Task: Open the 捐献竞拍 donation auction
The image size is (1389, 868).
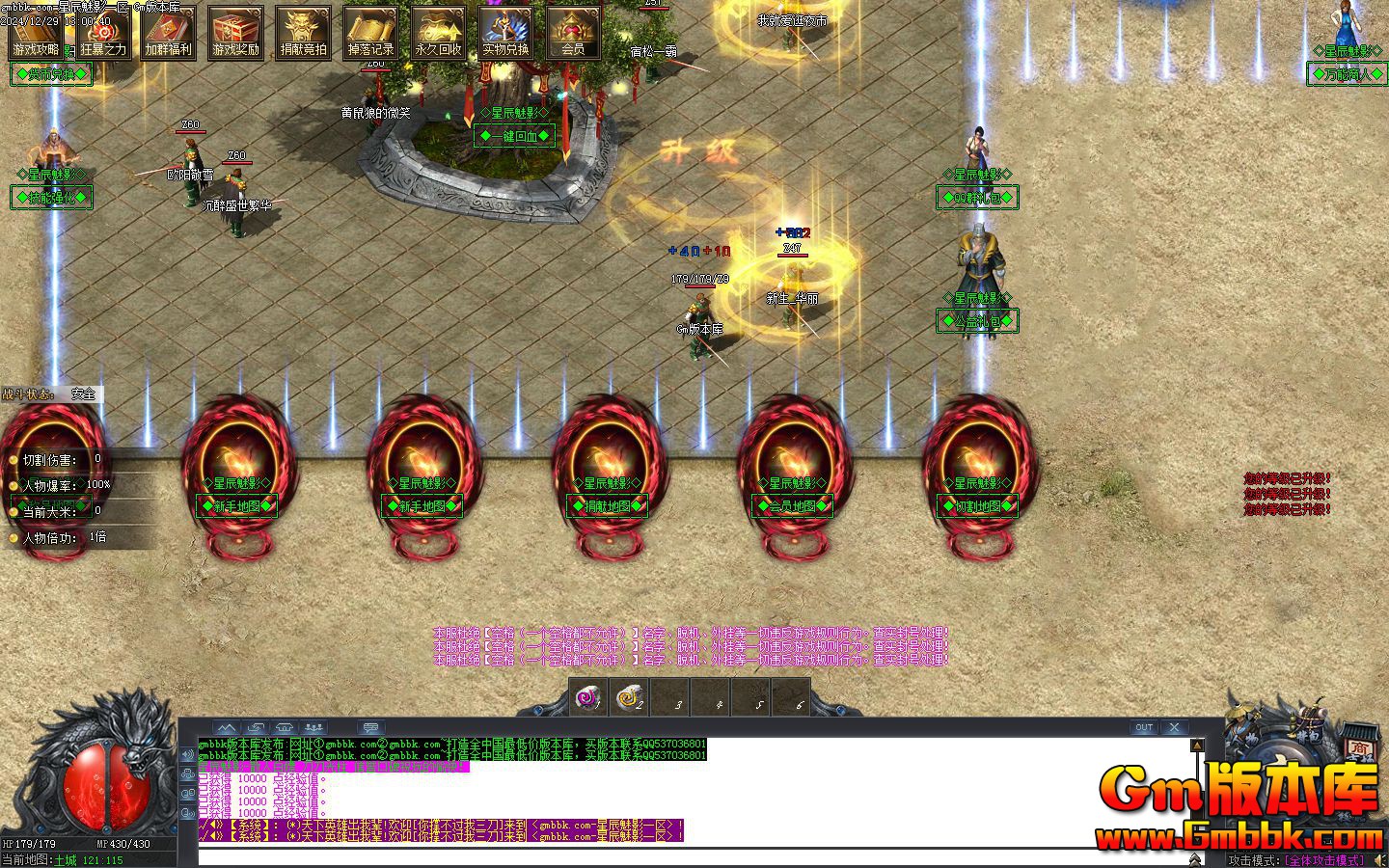Action: pos(304,33)
